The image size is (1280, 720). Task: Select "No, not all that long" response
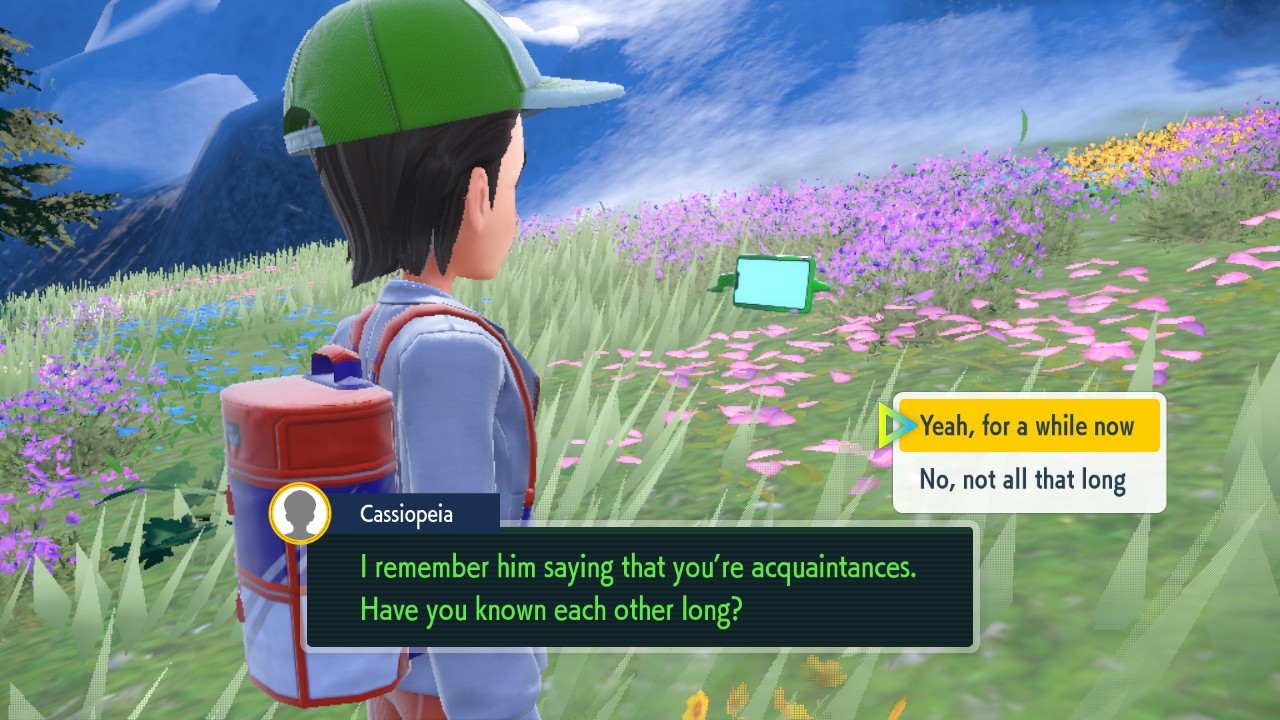1023,481
